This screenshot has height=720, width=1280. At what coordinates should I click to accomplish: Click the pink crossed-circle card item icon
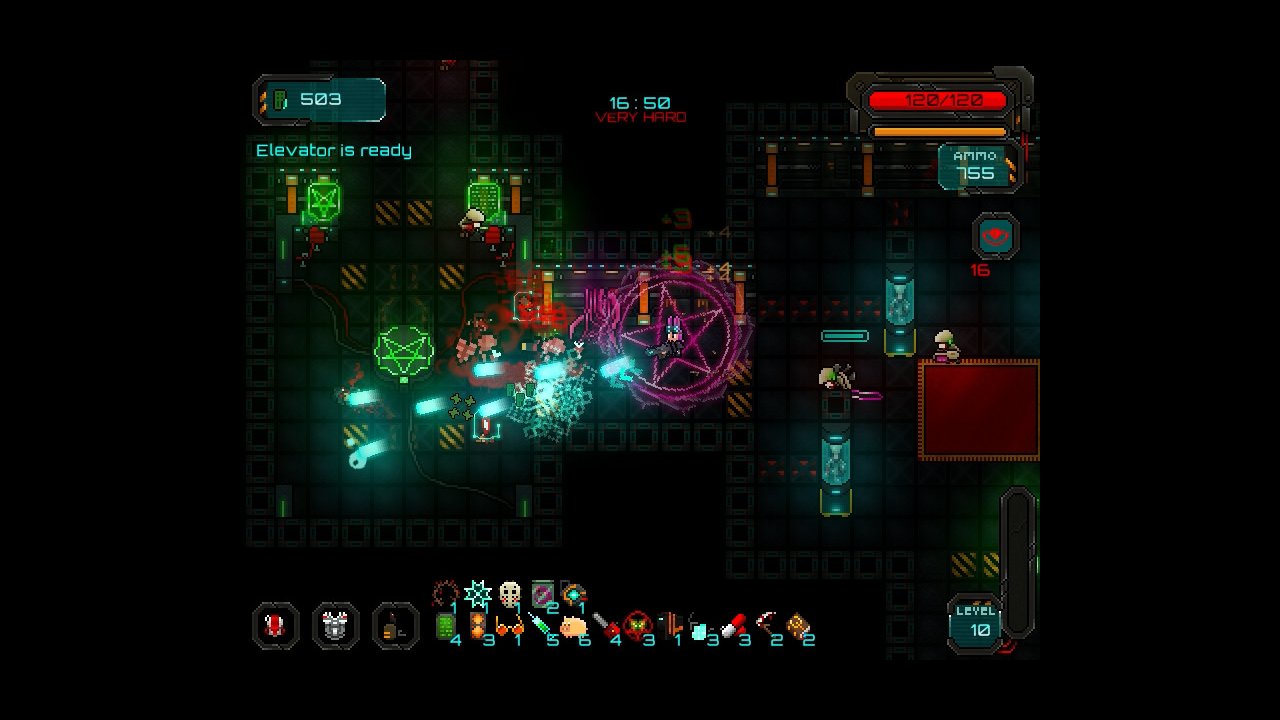tap(542, 594)
